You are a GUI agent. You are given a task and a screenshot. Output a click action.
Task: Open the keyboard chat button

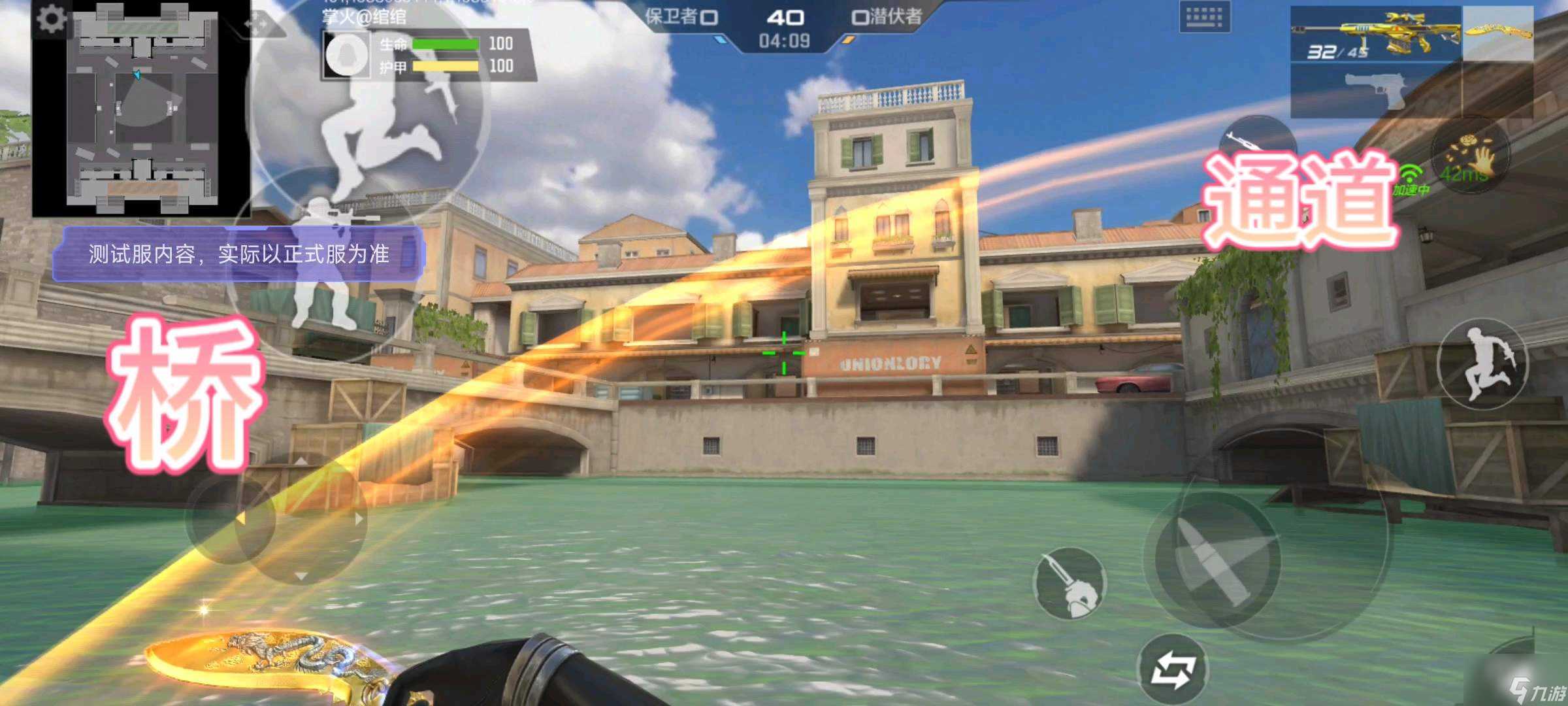pyautogui.click(x=1204, y=16)
